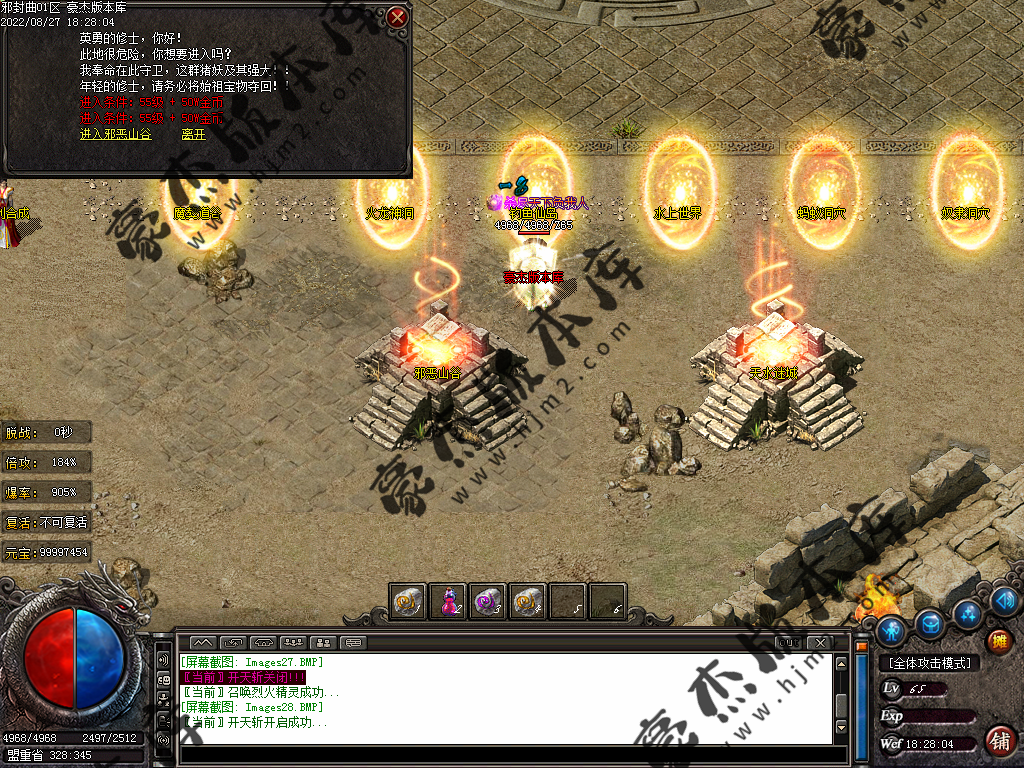This screenshot has width=1024, height=768.
Task: Switch the 全体攻击模式 attack mode
Action: pos(929,663)
